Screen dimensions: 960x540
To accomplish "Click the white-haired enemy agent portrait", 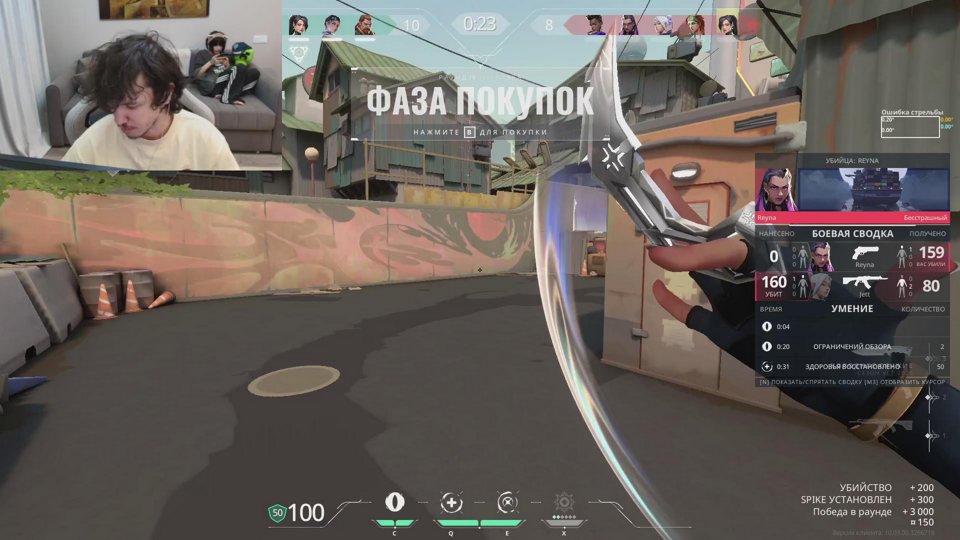I will pos(661,25).
